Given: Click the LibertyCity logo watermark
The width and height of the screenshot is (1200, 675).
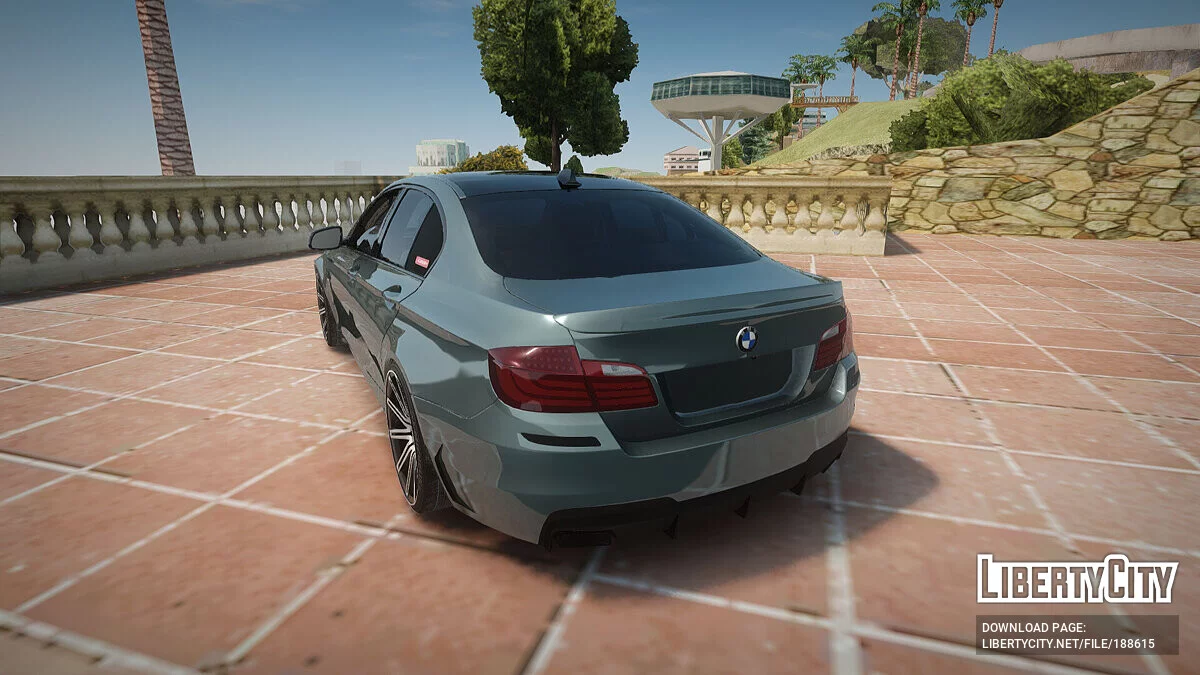Looking at the screenshot, I should (x=1077, y=579).
